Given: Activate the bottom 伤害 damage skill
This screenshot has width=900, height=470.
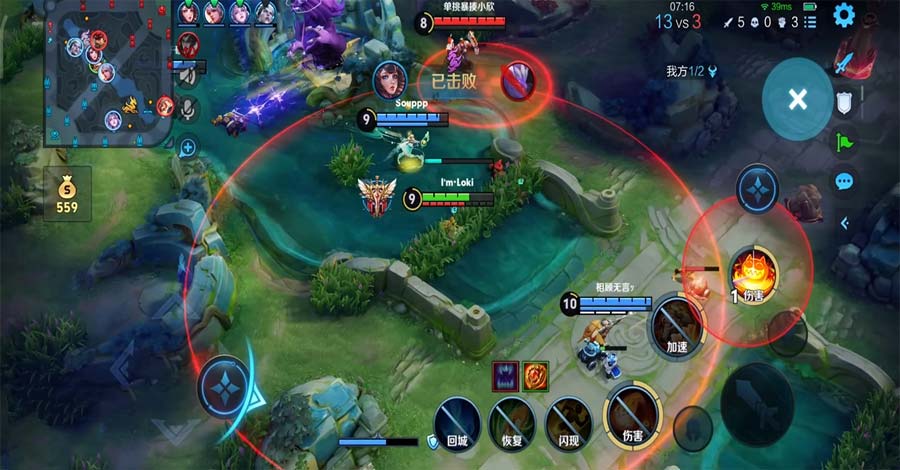Looking at the screenshot, I should (632, 409).
